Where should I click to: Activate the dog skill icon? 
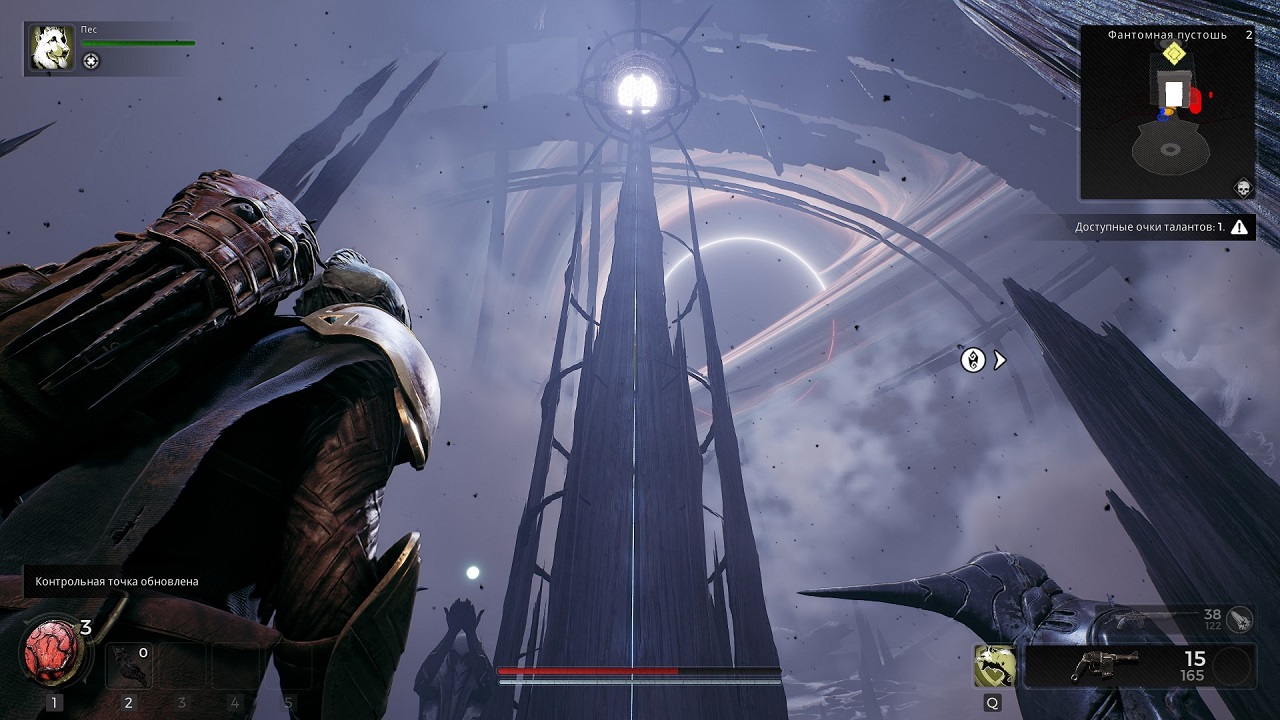994,666
